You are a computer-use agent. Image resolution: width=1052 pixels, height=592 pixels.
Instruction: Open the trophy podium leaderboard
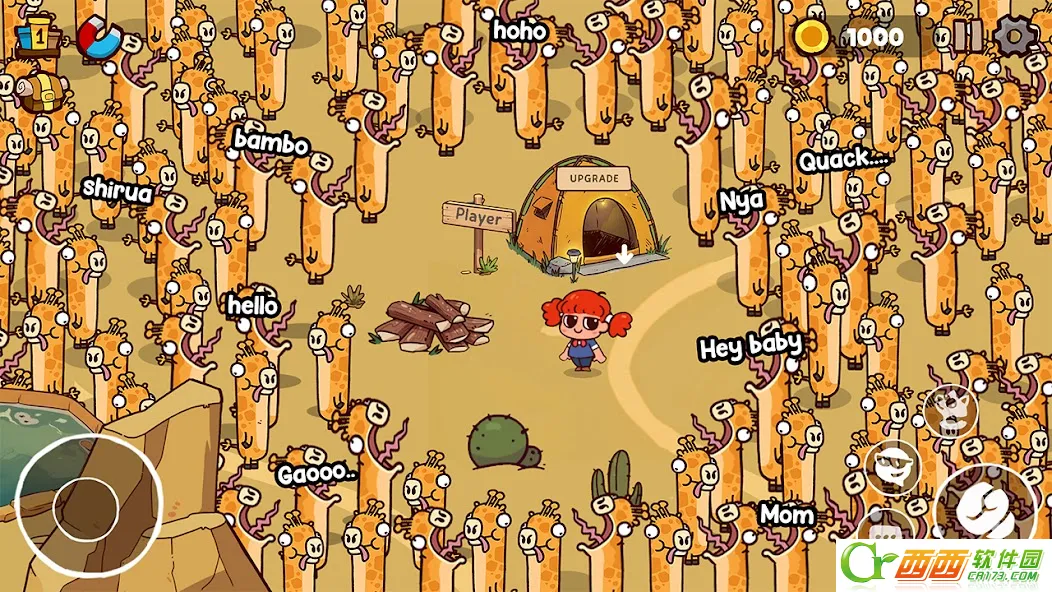(34, 37)
